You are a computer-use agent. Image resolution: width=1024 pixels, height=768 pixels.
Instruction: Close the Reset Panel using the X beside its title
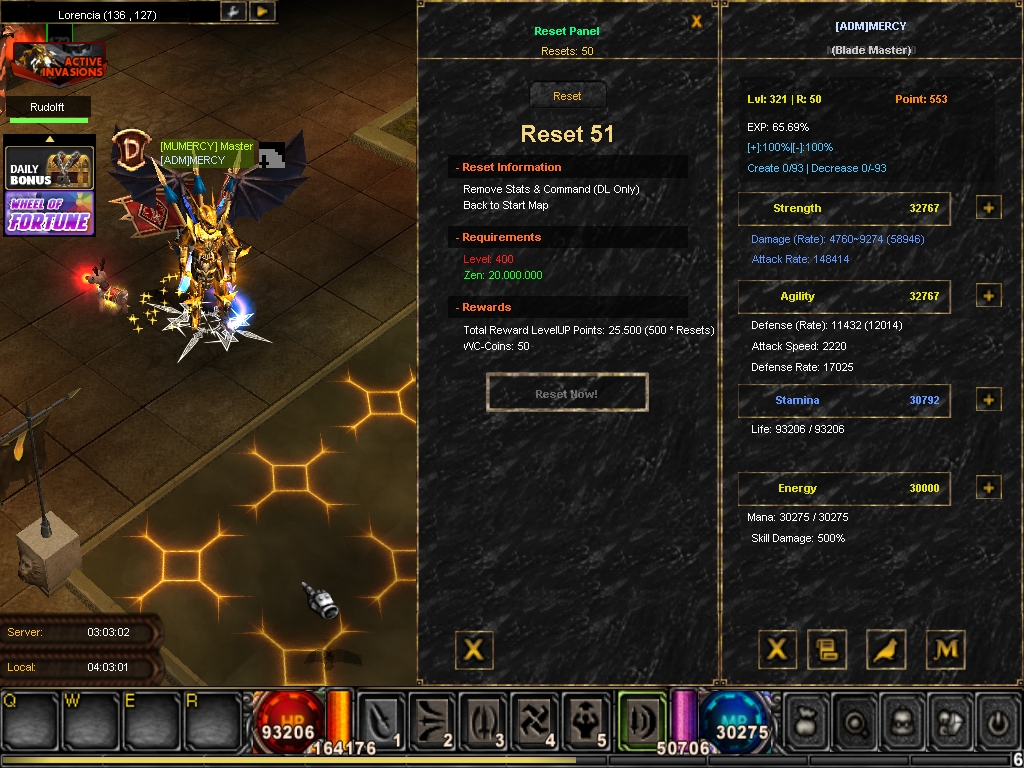[x=697, y=22]
